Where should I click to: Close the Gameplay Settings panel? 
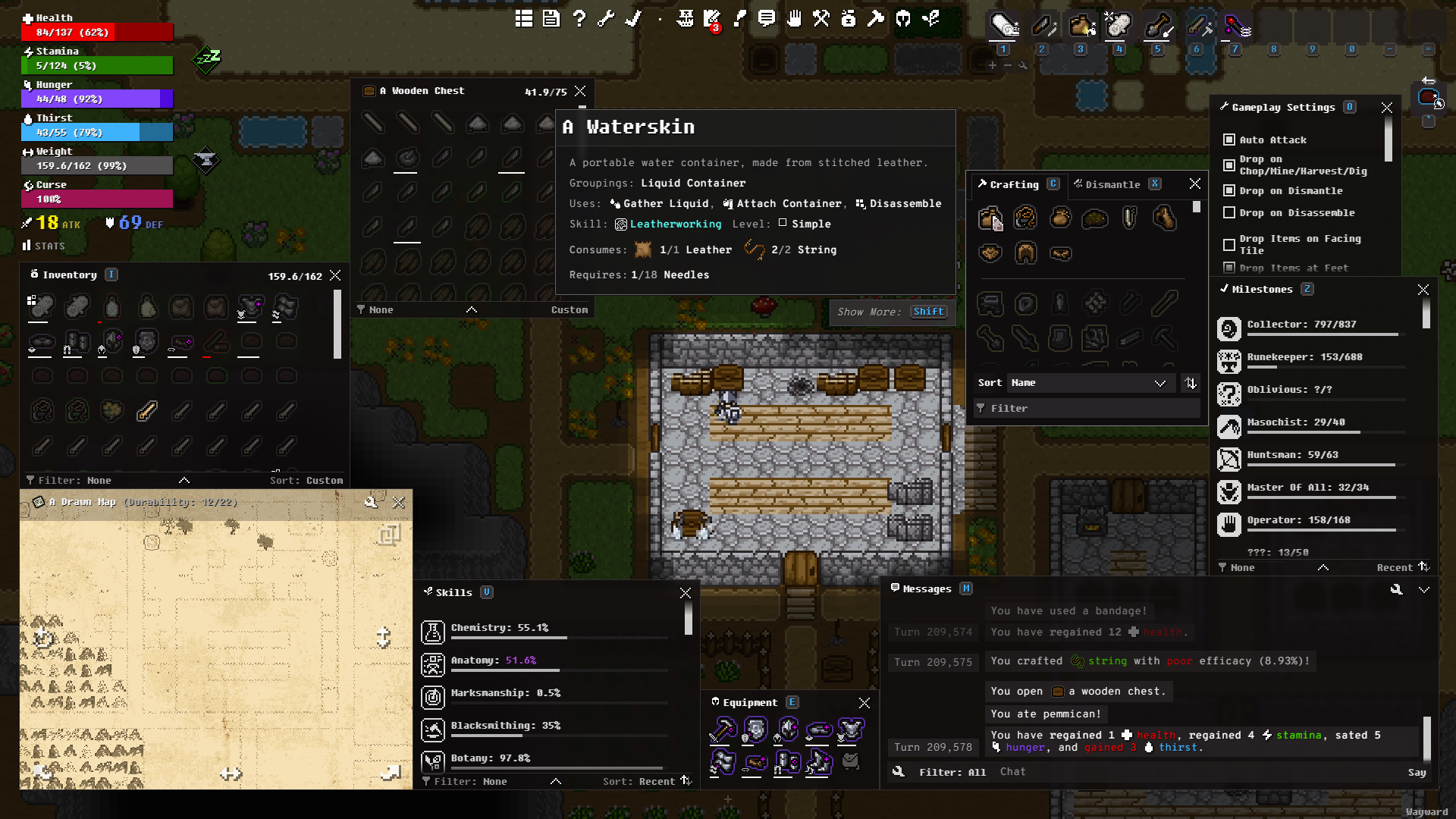click(x=1387, y=108)
